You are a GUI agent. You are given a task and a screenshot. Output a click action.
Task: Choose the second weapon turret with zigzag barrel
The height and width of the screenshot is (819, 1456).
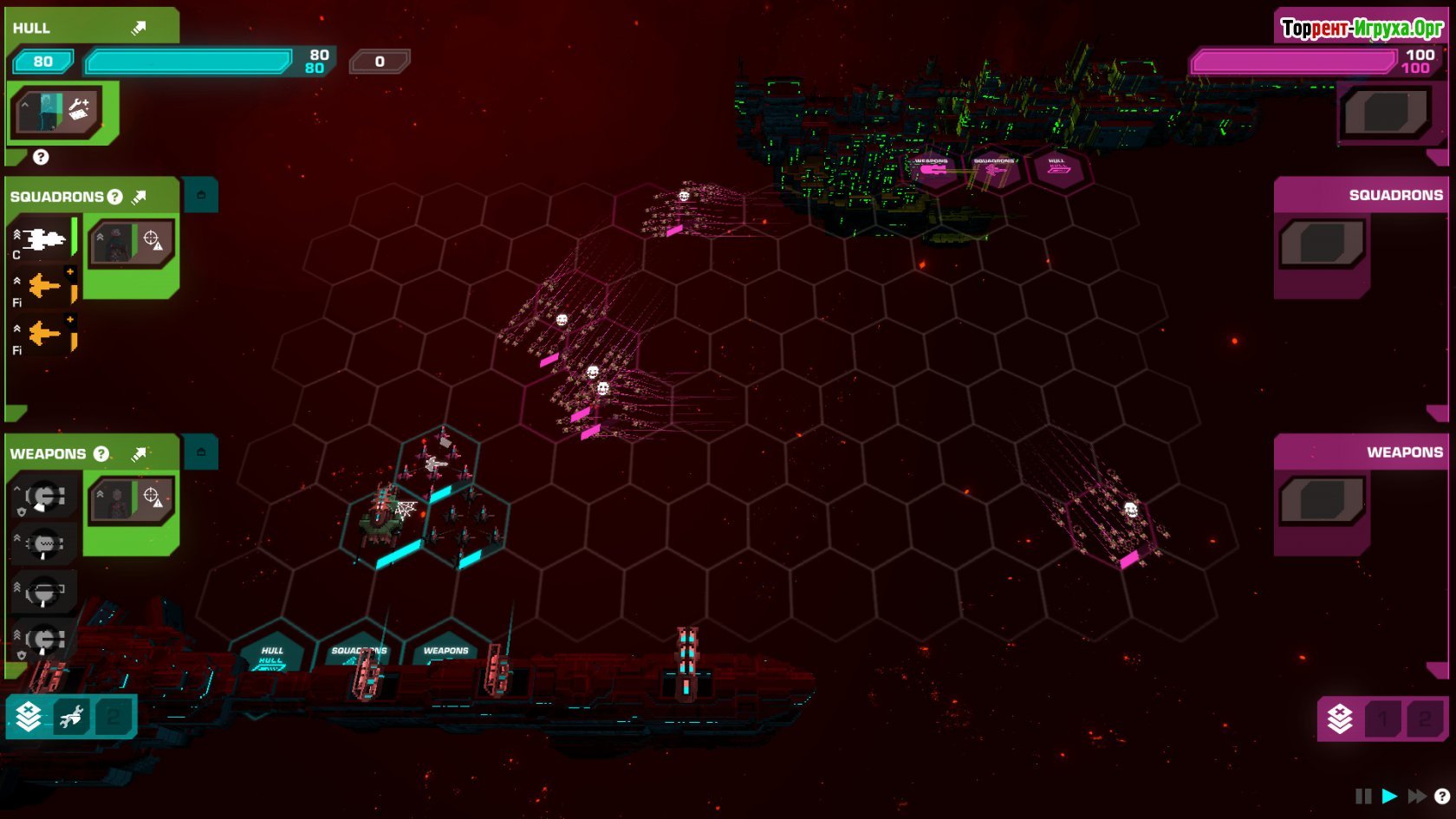(44, 544)
